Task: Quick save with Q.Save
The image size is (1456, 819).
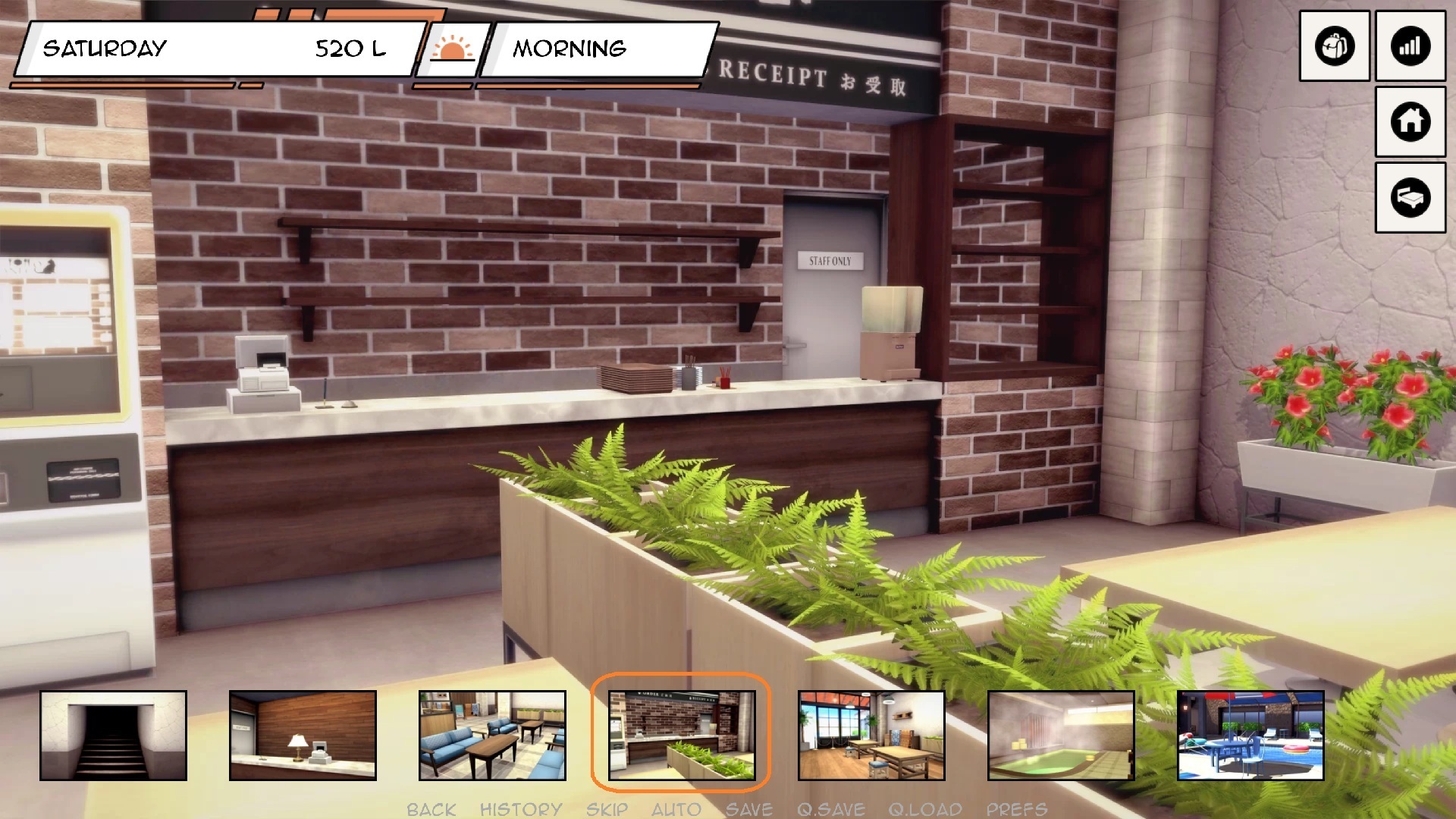Action: pos(830,809)
